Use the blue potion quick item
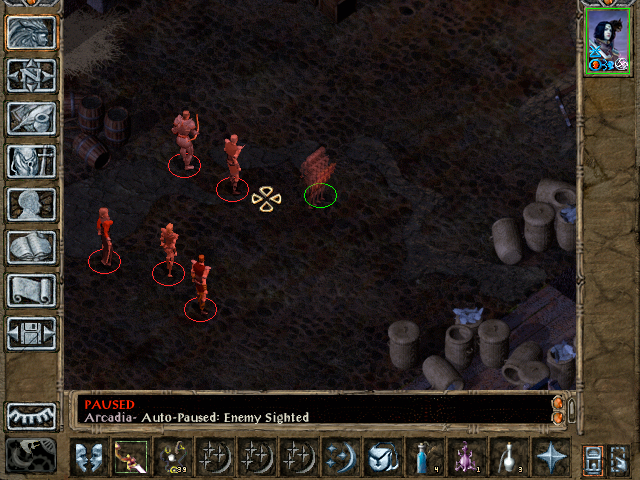 pyautogui.click(x=424, y=458)
